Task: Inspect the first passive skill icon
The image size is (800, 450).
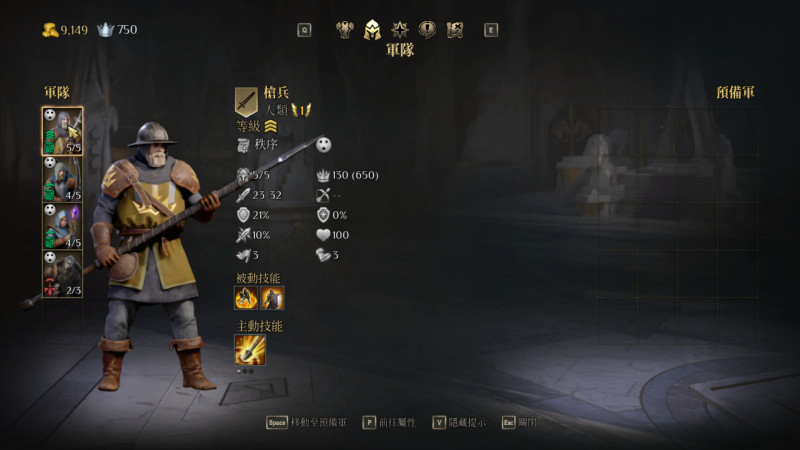Action: pos(246,298)
